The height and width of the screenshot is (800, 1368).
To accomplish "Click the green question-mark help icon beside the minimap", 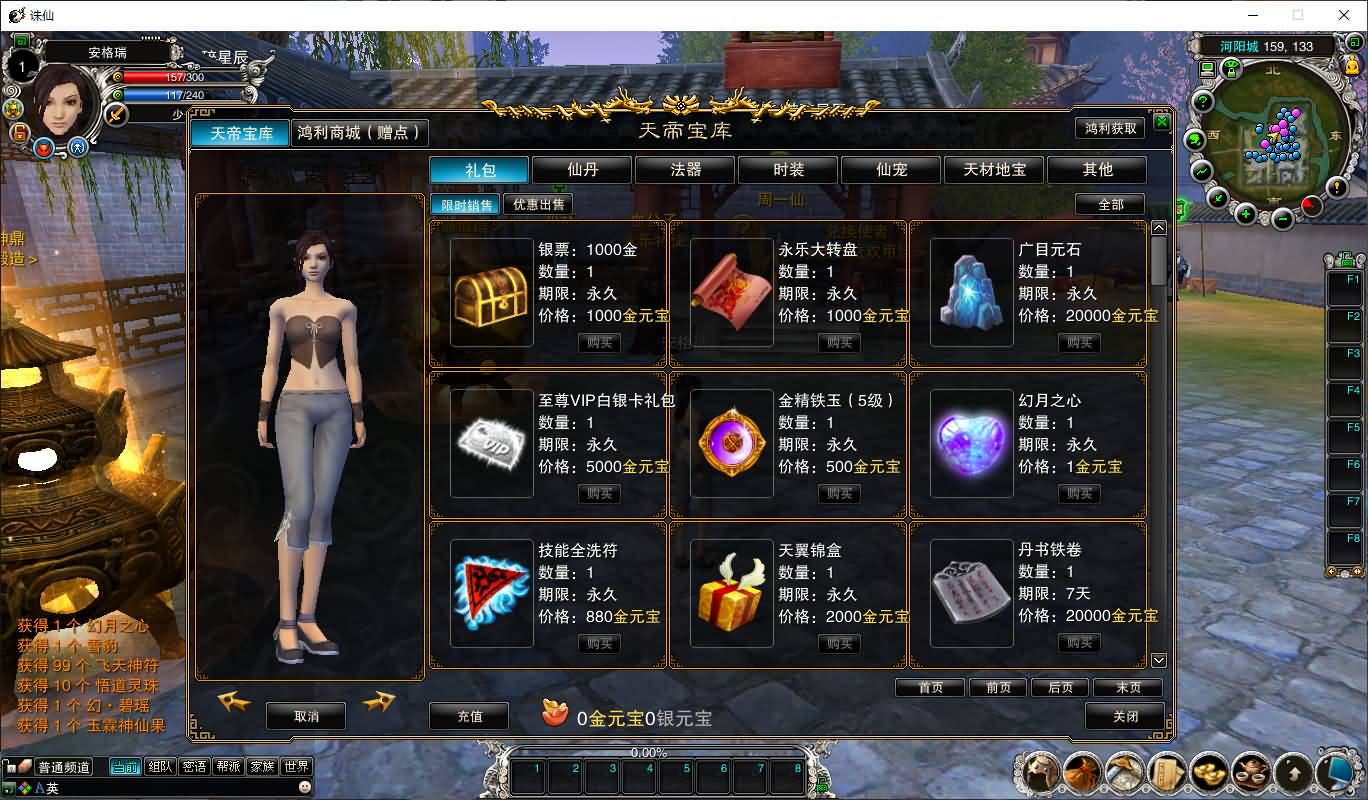I will tap(1202, 101).
